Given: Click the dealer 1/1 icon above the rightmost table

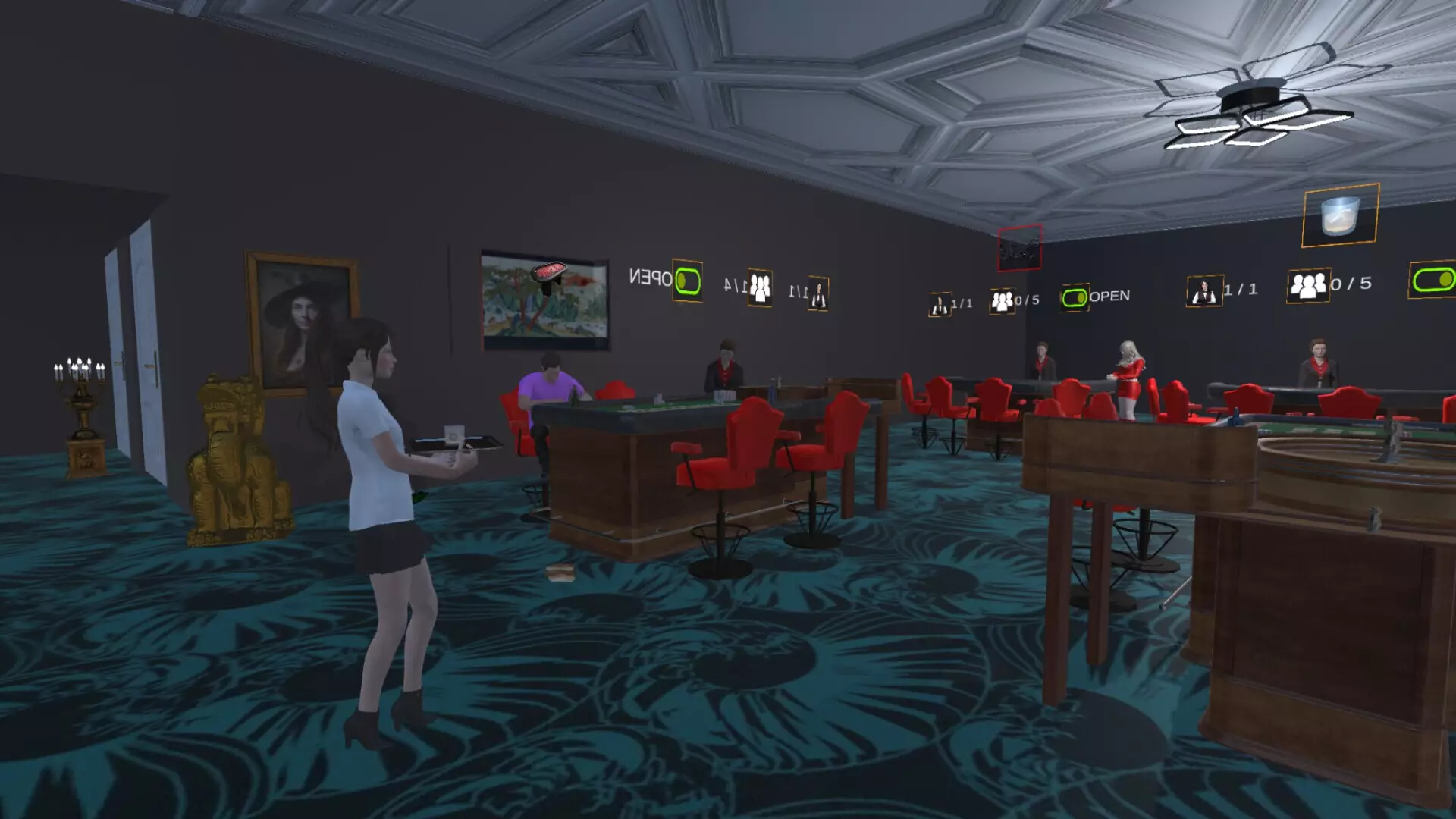Looking at the screenshot, I should click(x=1206, y=290).
